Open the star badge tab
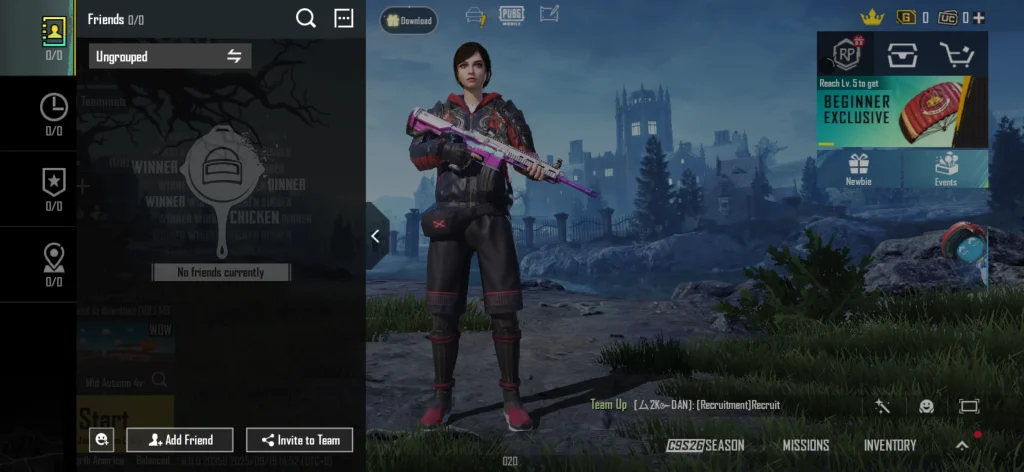The image size is (1024, 472). click(53, 188)
